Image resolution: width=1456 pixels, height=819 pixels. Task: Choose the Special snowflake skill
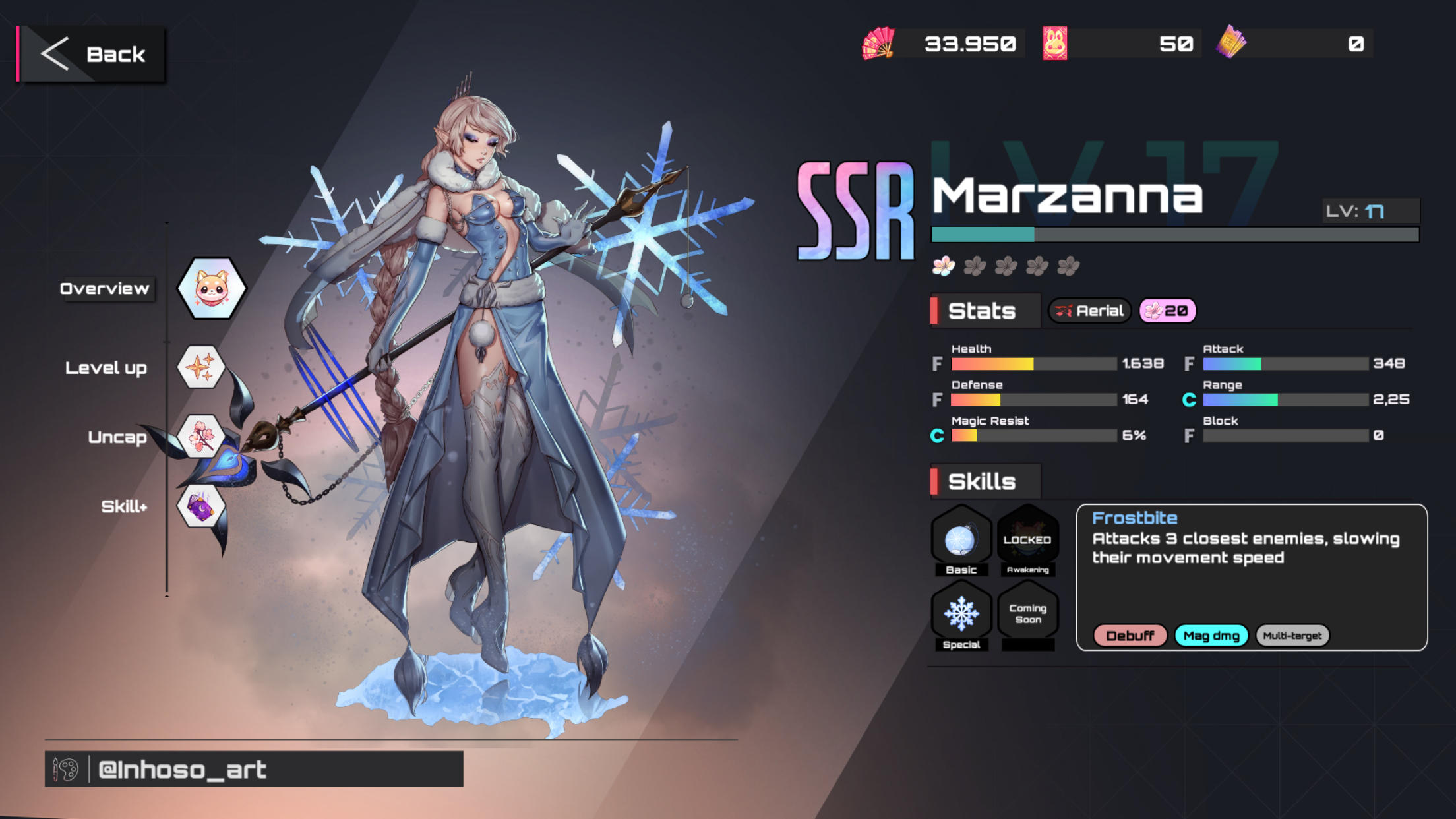point(961,615)
